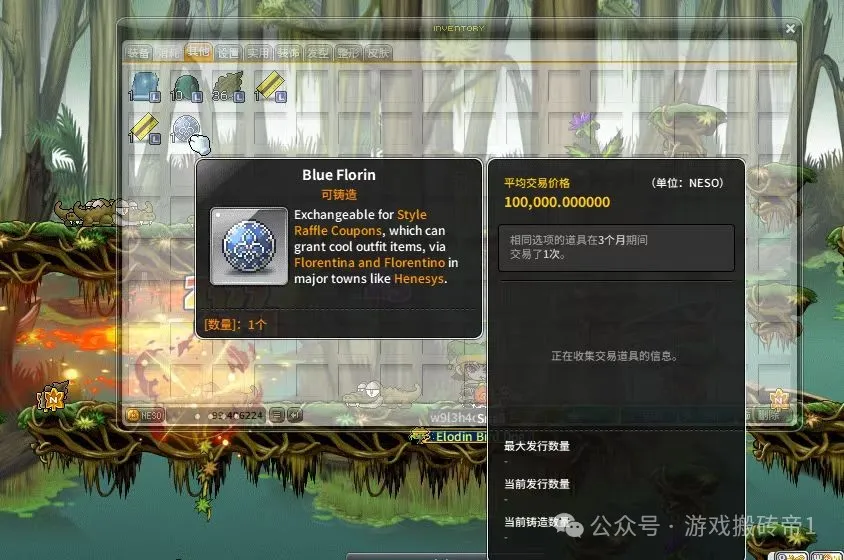
Task: Switch to the 装备 equipment tab
Action: 138,52
